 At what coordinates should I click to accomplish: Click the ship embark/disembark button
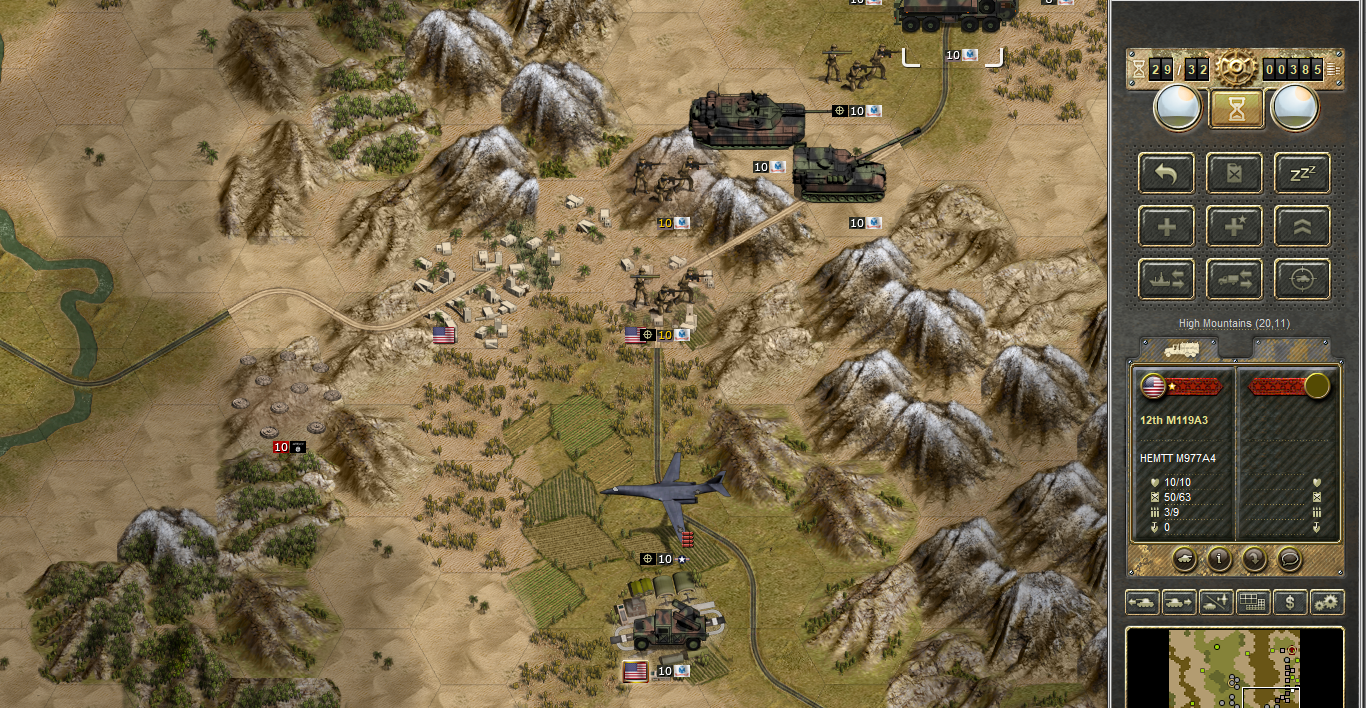click(x=1166, y=279)
